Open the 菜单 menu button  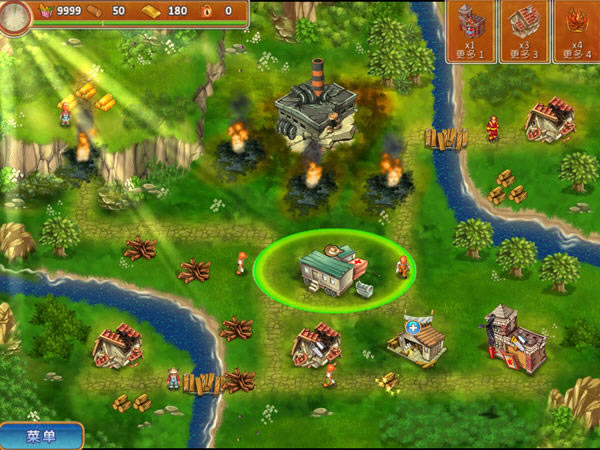click(40, 436)
